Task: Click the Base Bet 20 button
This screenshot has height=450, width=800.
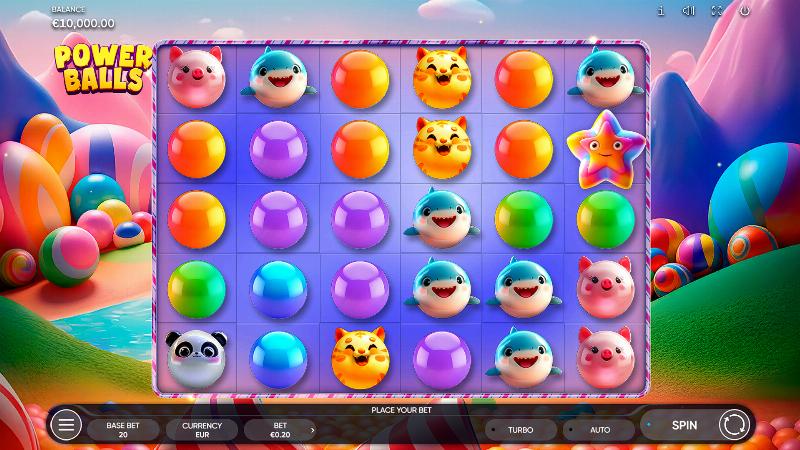Action: coord(123,429)
